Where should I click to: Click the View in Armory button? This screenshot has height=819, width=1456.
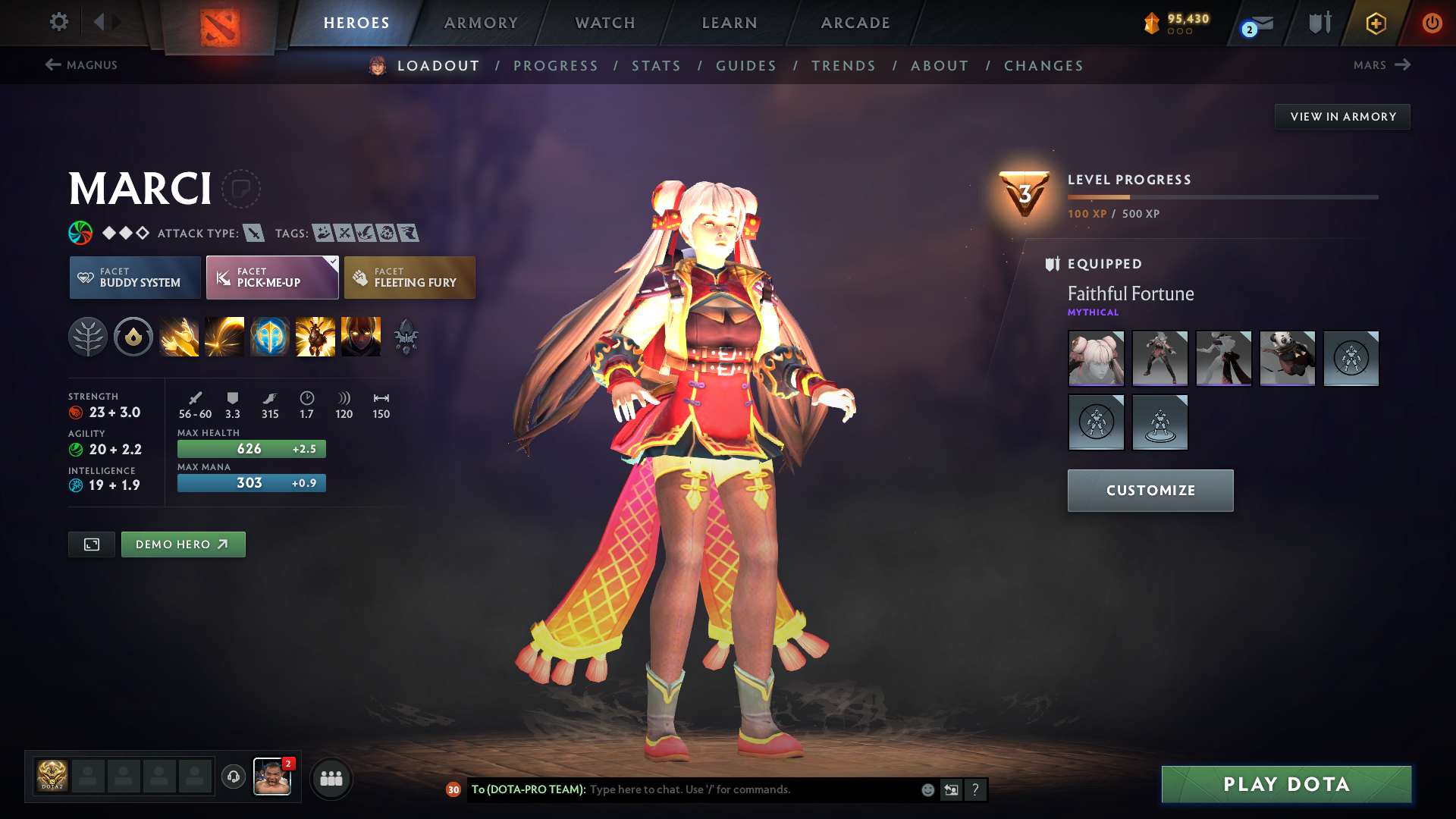tap(1342, 117)
